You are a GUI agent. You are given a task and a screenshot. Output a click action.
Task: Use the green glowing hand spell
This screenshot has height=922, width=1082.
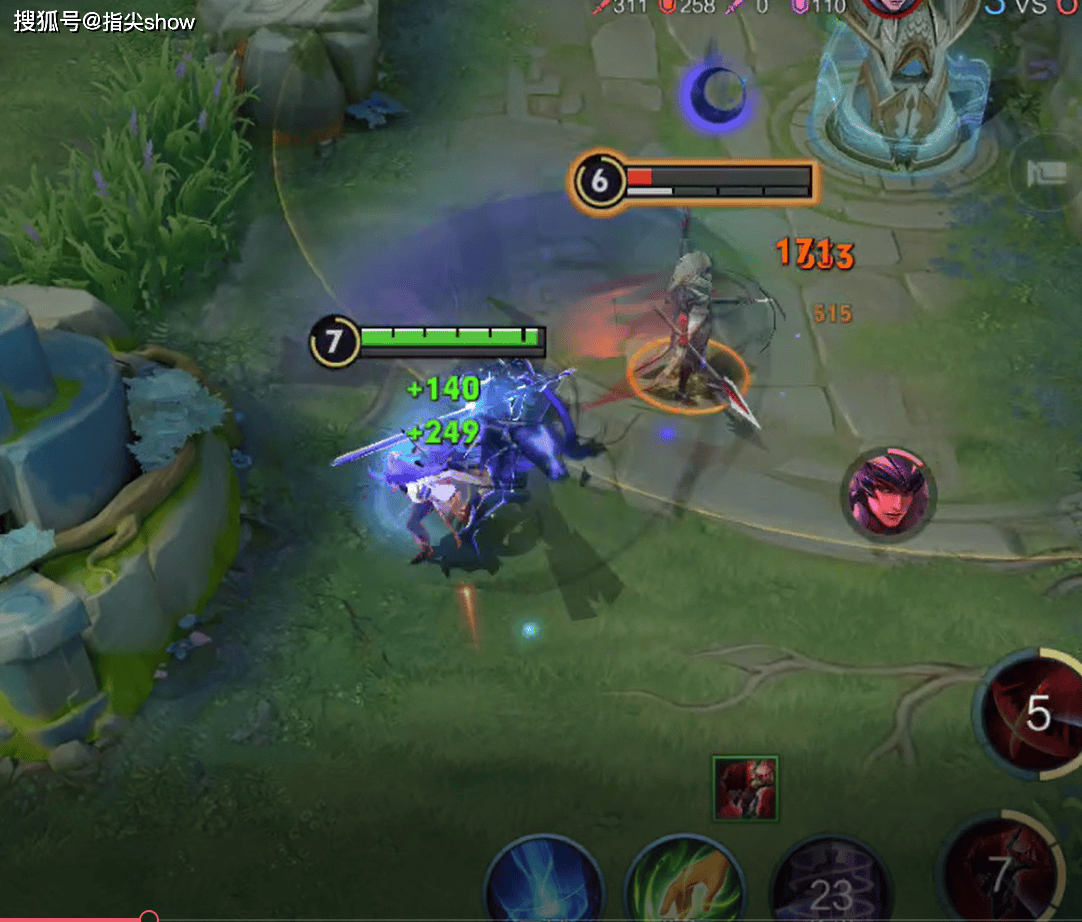pos(685,883)
